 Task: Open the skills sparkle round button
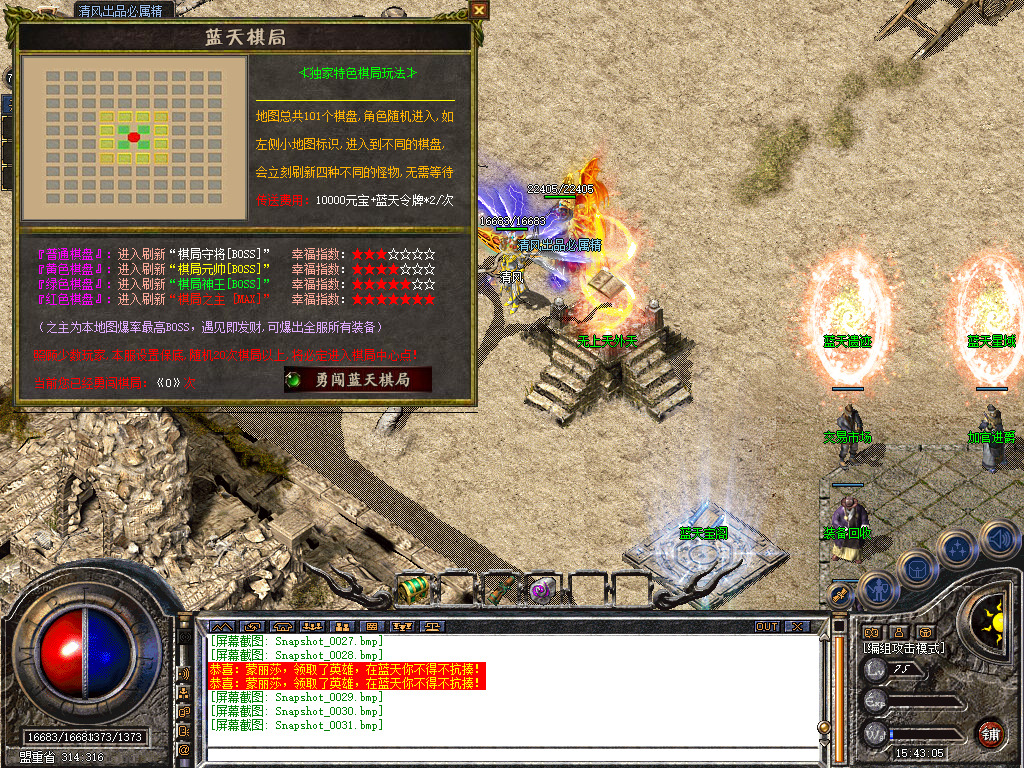coord(958,547)
